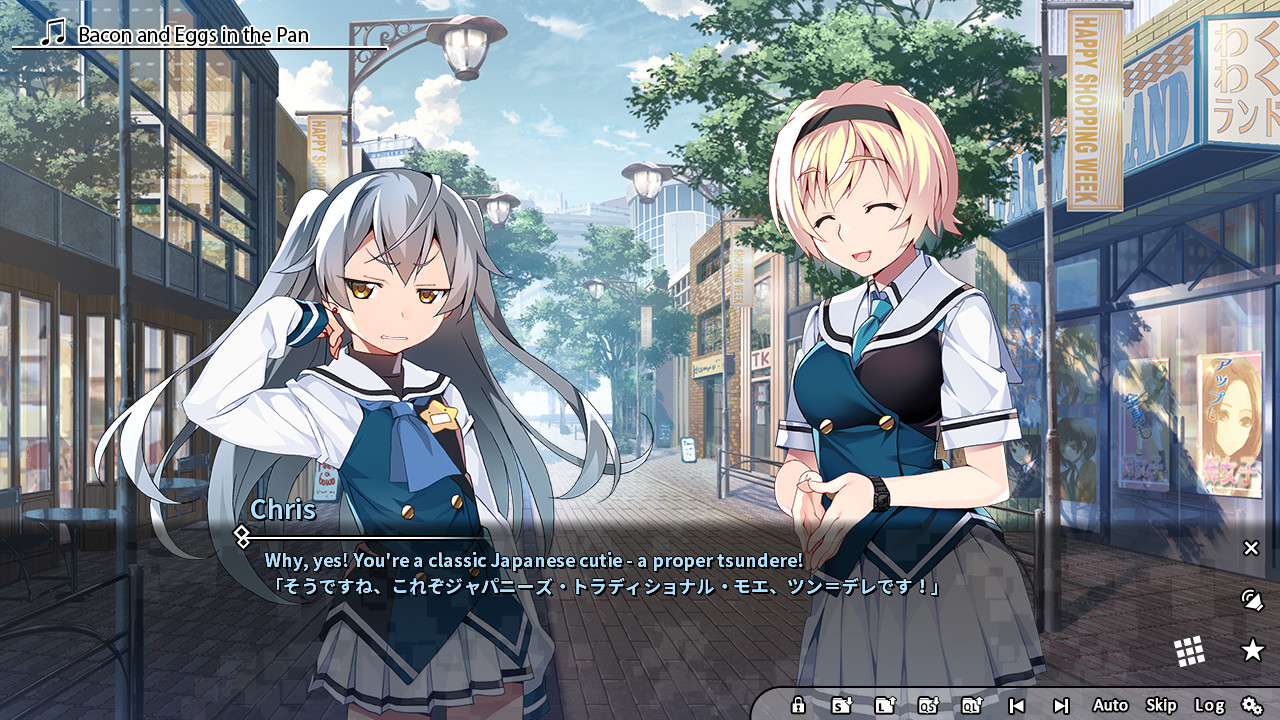Open settings with the gears icon

[x=1253, y=706]
